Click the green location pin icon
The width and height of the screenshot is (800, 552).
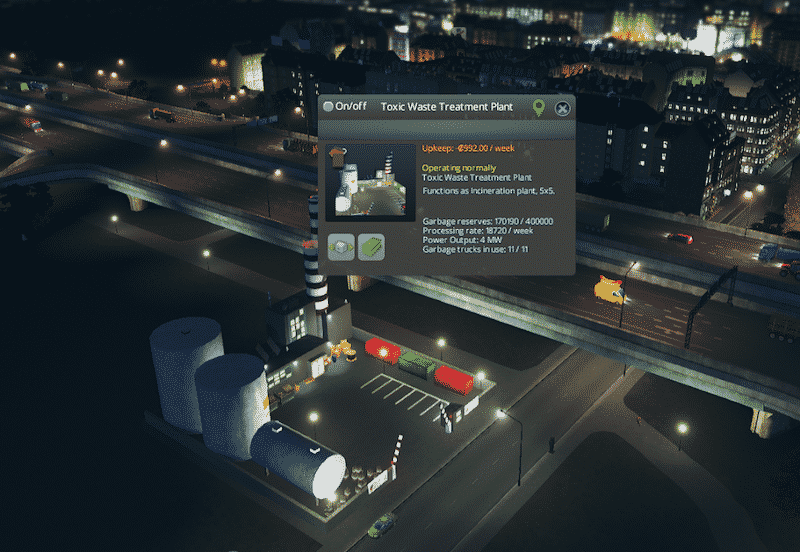539,108
